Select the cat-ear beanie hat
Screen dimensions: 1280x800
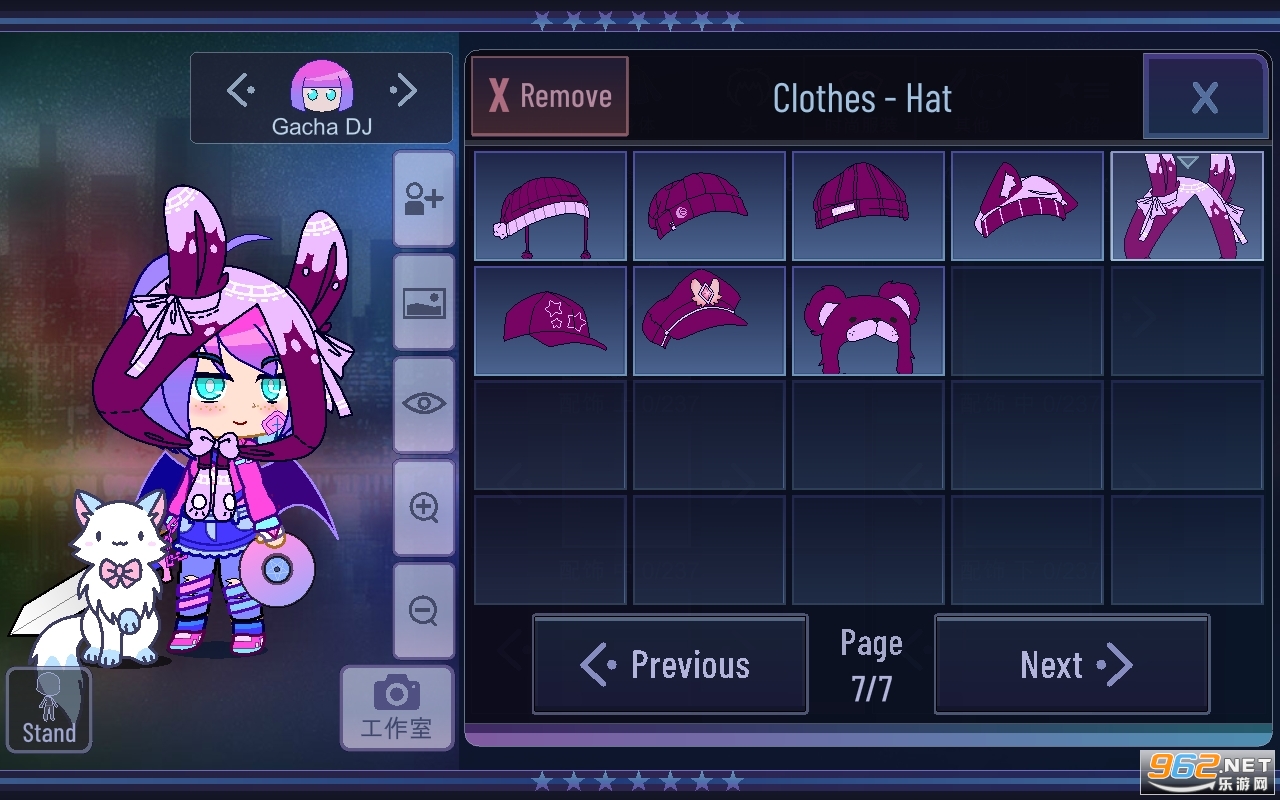(x=1027, y=206)
